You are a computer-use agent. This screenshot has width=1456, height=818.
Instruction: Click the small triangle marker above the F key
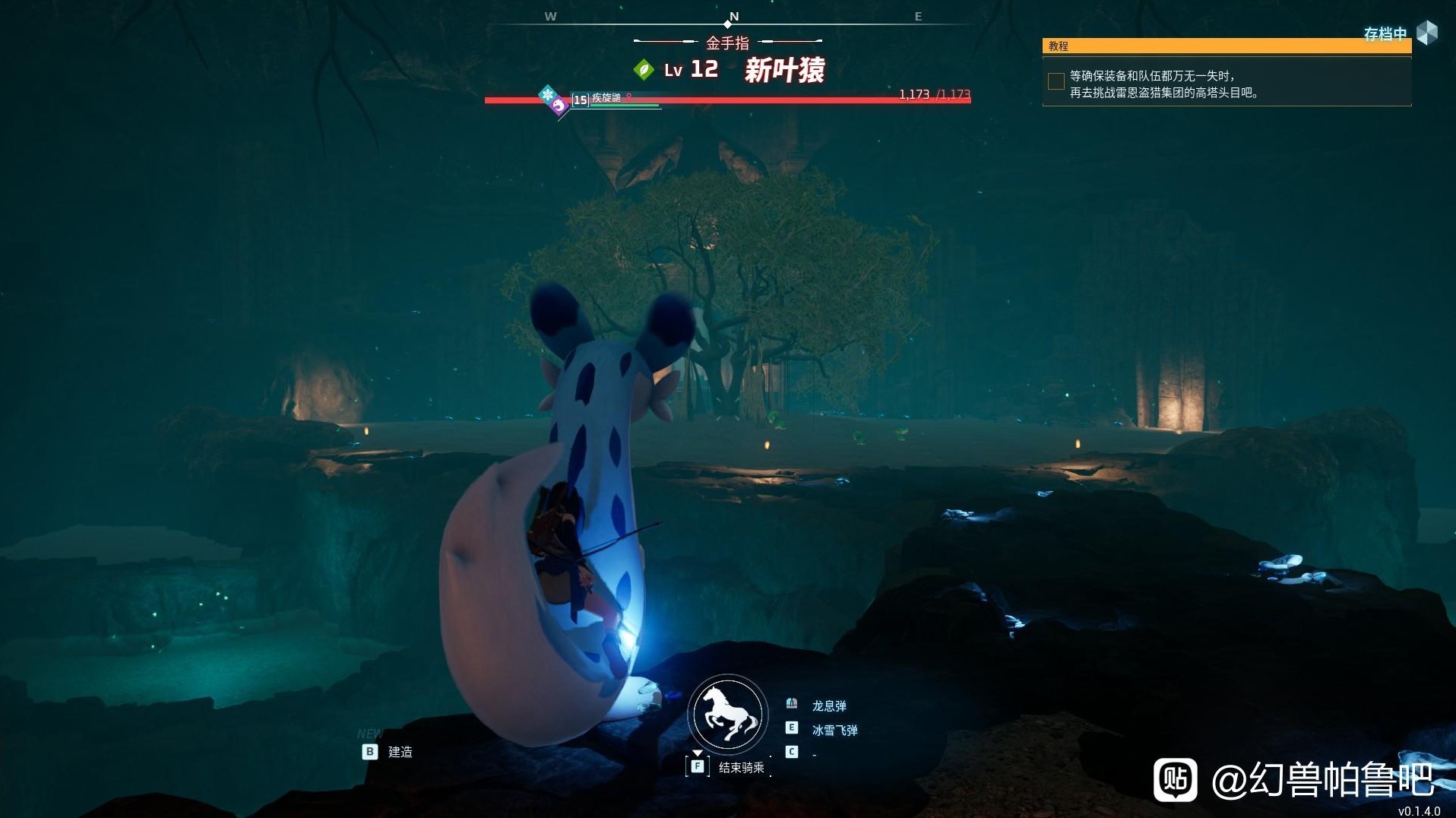coord(698,753)
